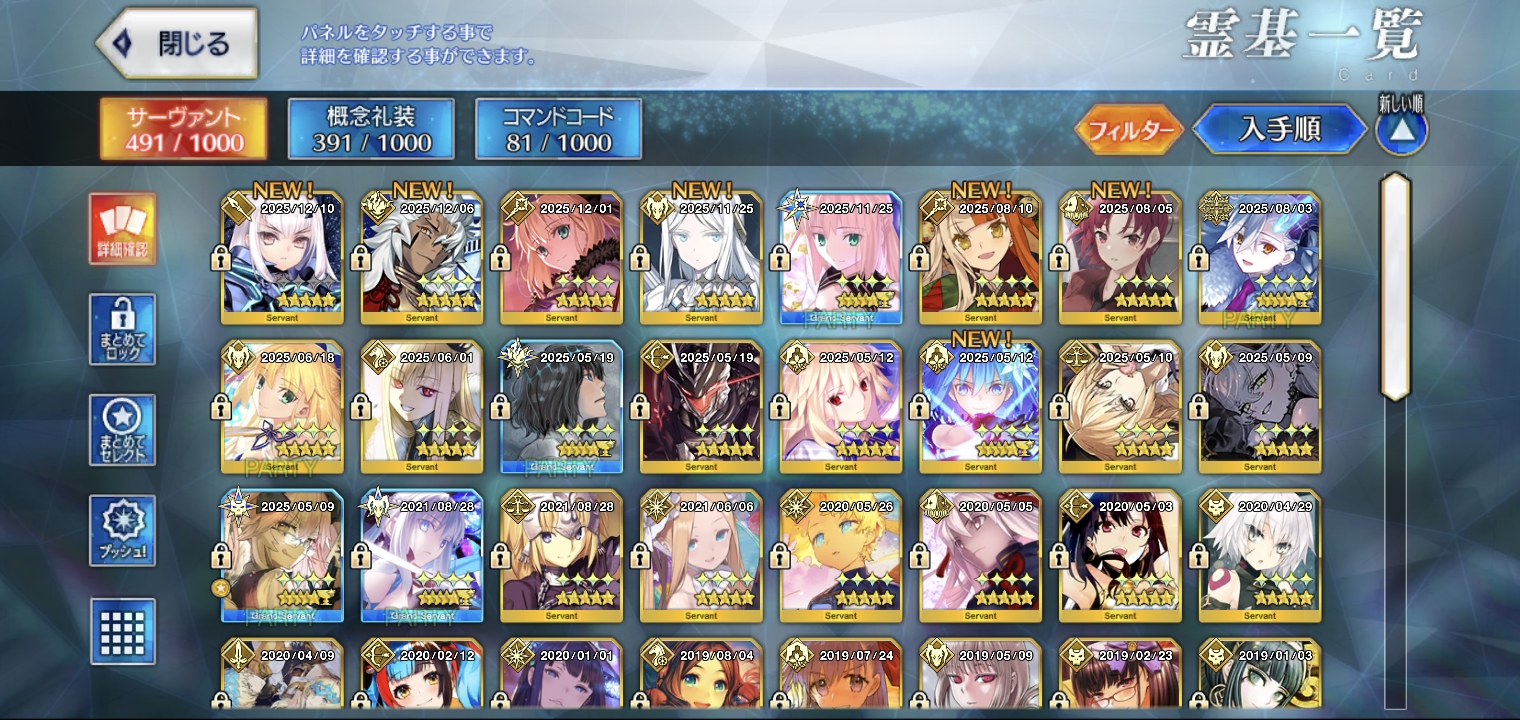Screen dimensions: 1520x720
Task: View the servant card dated 2021/08/28 with blonde hair
Action: (x=561, y=556)
